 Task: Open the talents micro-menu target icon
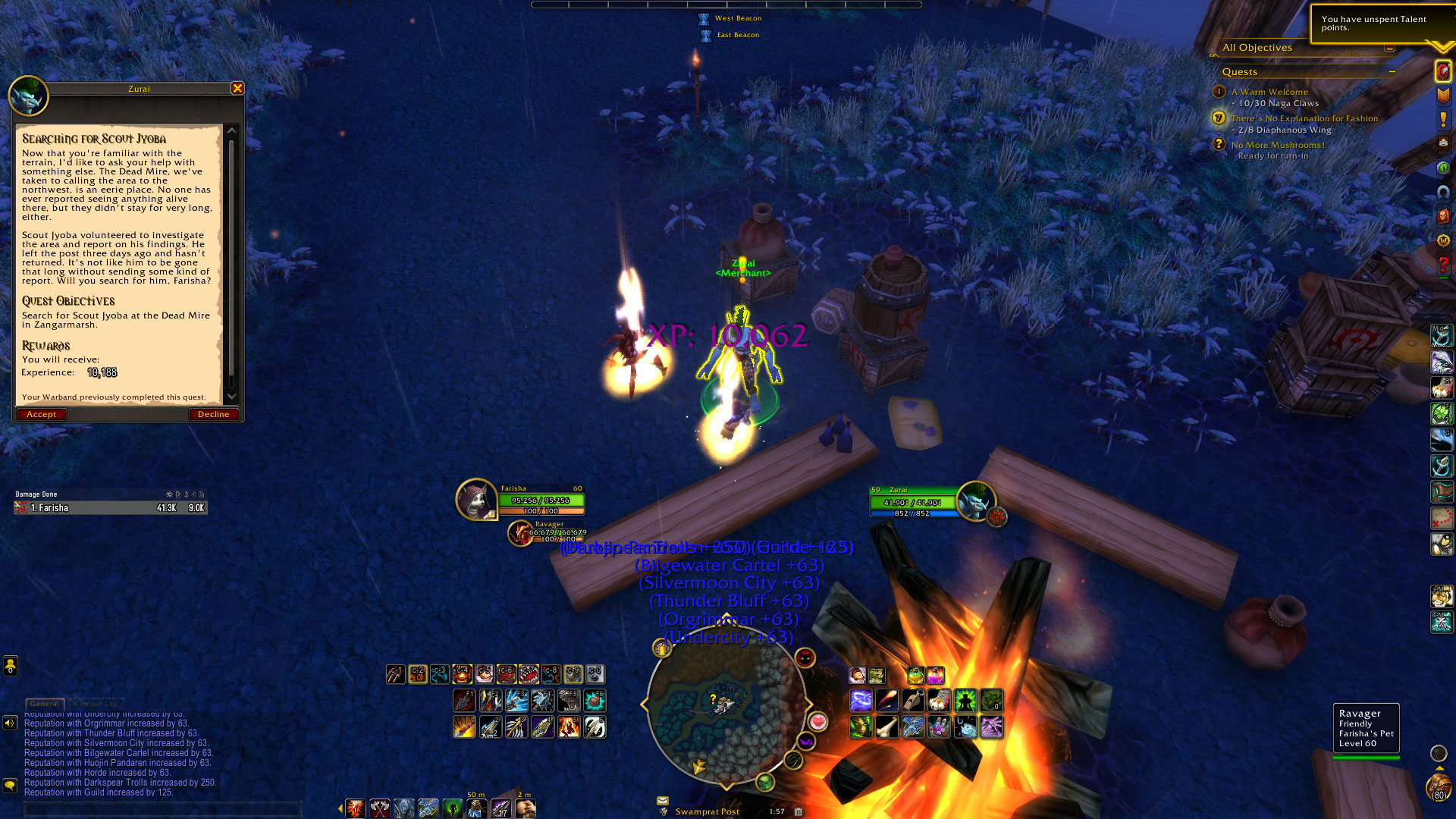click(1442, 71)
